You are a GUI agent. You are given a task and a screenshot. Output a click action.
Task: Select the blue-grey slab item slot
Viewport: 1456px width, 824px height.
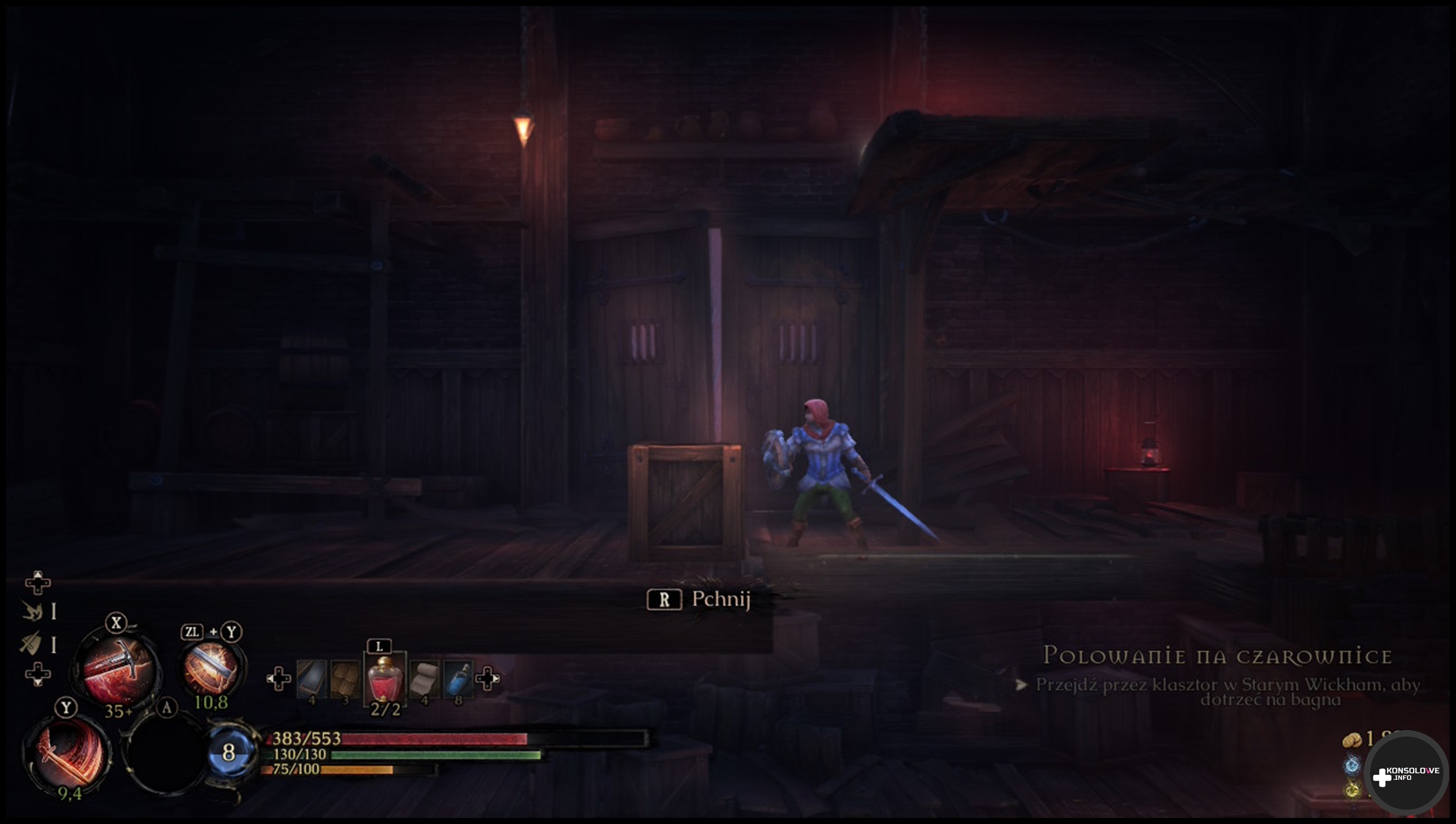point(311,678)
